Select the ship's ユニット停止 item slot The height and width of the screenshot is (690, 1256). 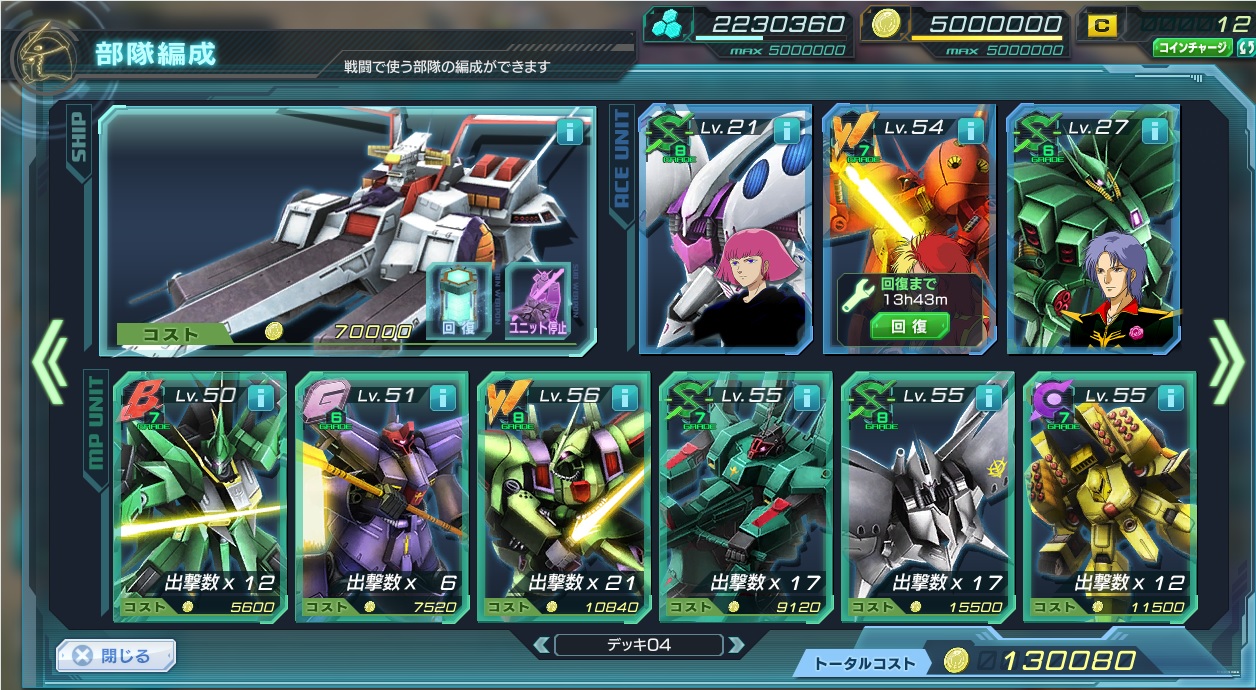click(539, 302)
